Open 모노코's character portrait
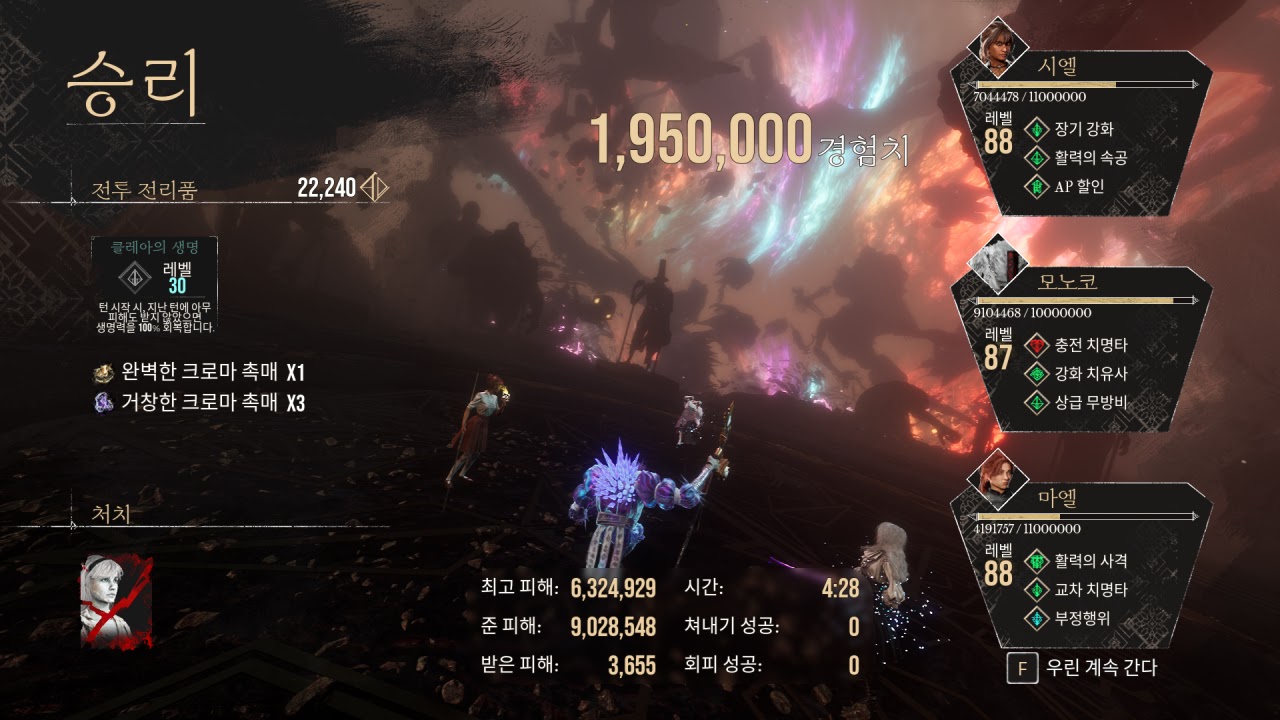 coord(997,264)
